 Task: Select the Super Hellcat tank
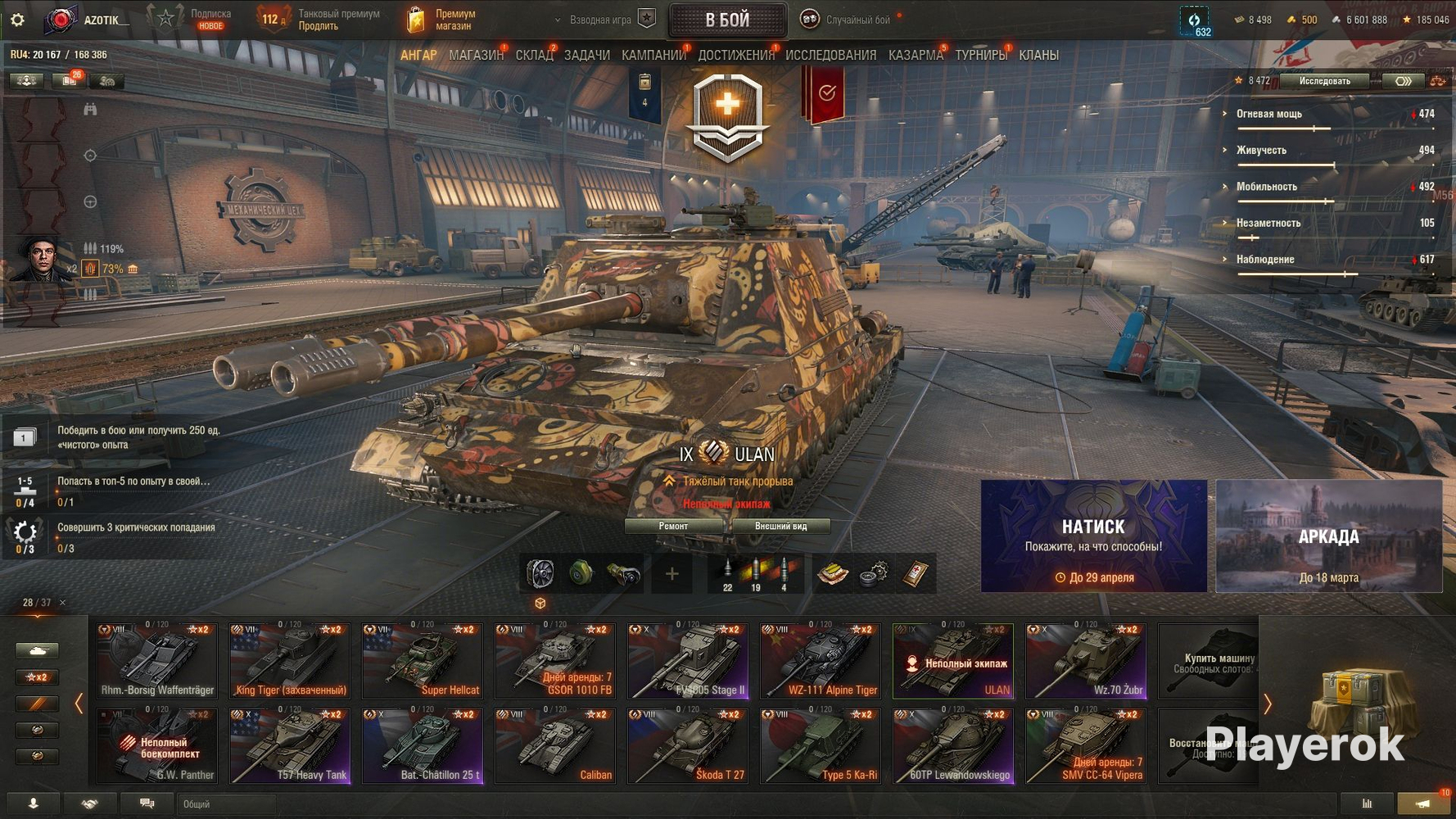pos(422,660)
